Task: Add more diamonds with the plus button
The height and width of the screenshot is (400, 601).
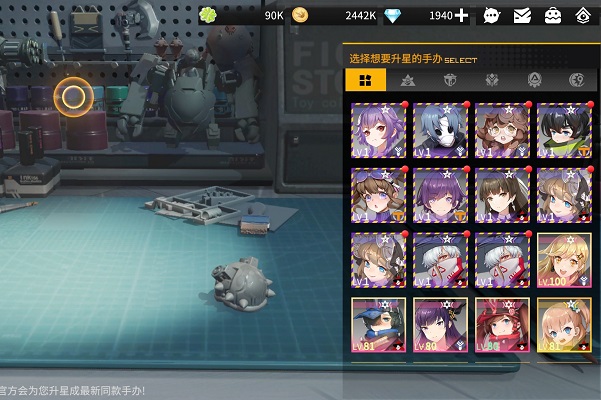Action: point(461,15)
